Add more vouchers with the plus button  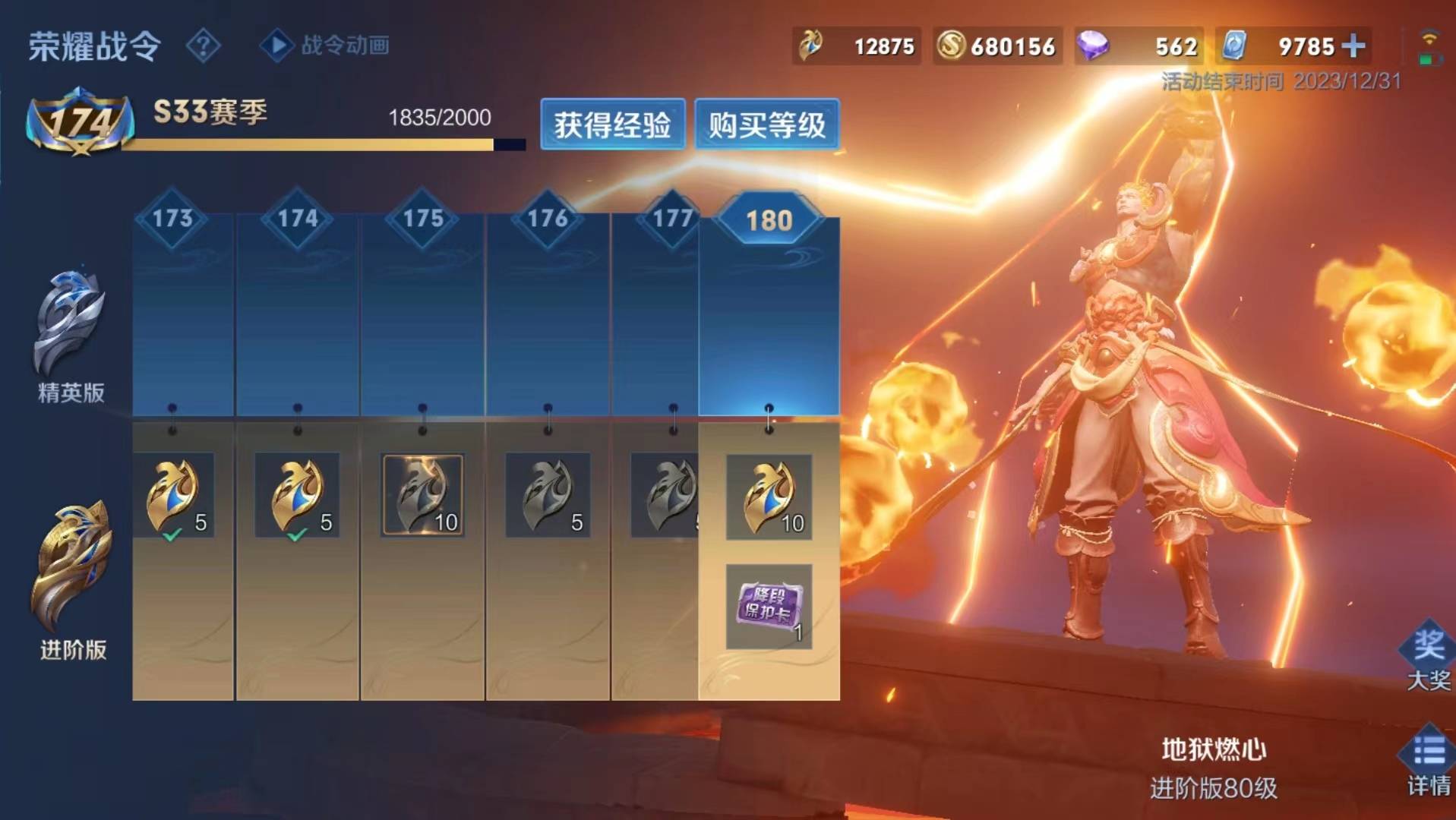1353,46
